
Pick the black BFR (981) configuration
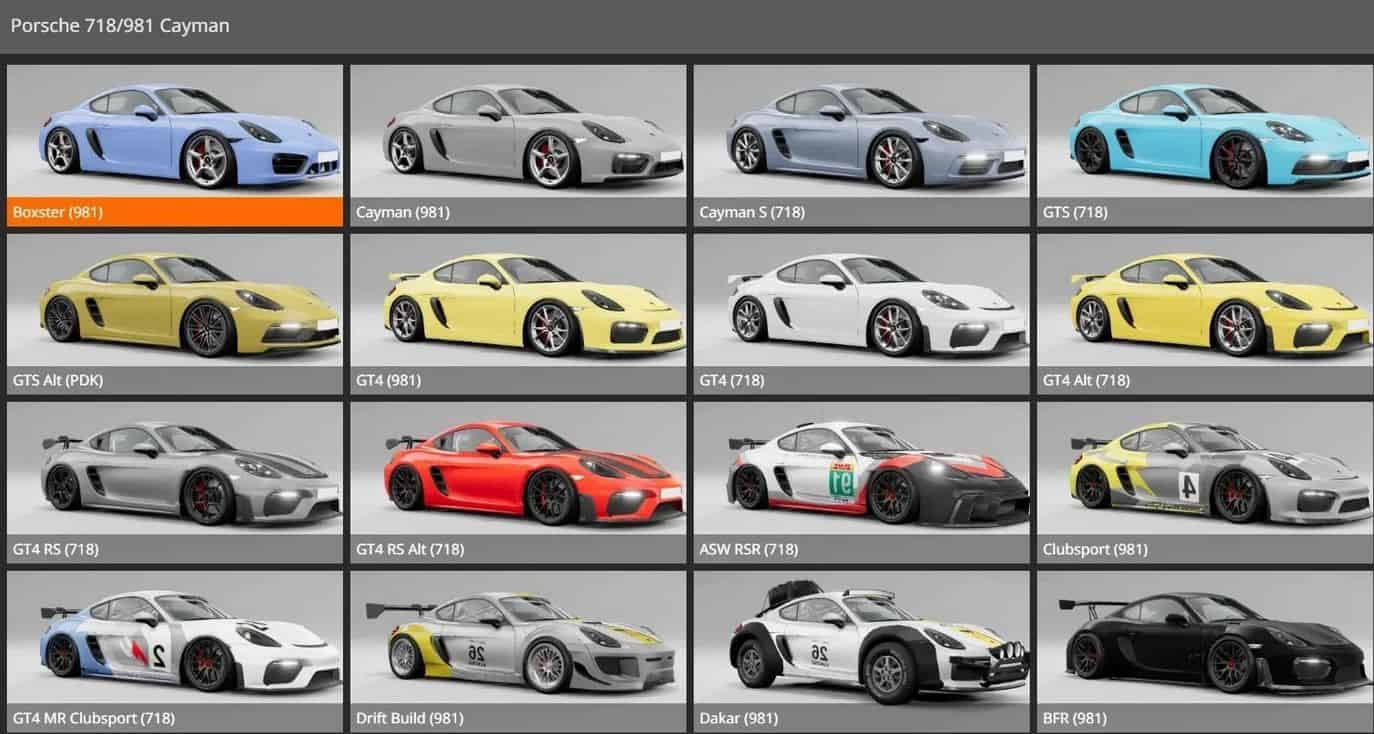click(x=1204, y=650)
